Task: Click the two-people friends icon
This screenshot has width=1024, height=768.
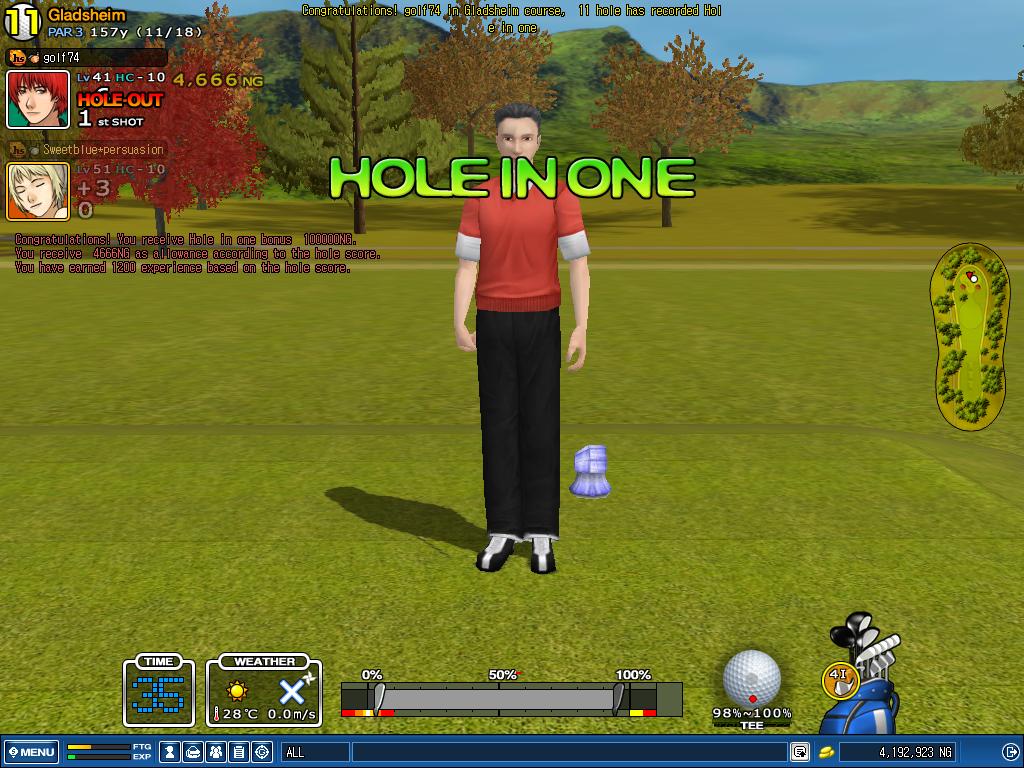Action: point(216,752)
